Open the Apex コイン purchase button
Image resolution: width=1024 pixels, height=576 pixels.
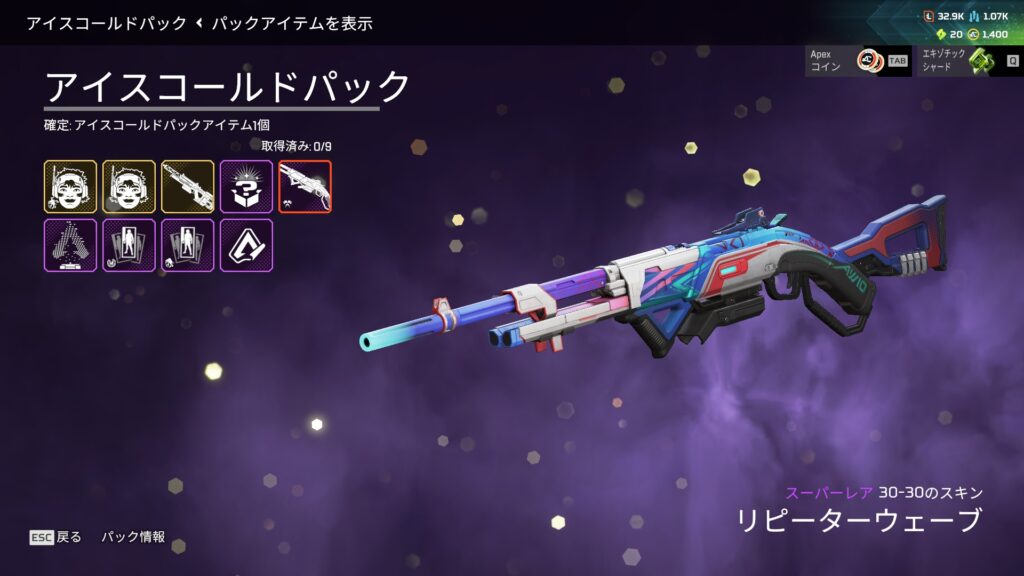pos(858,61)
